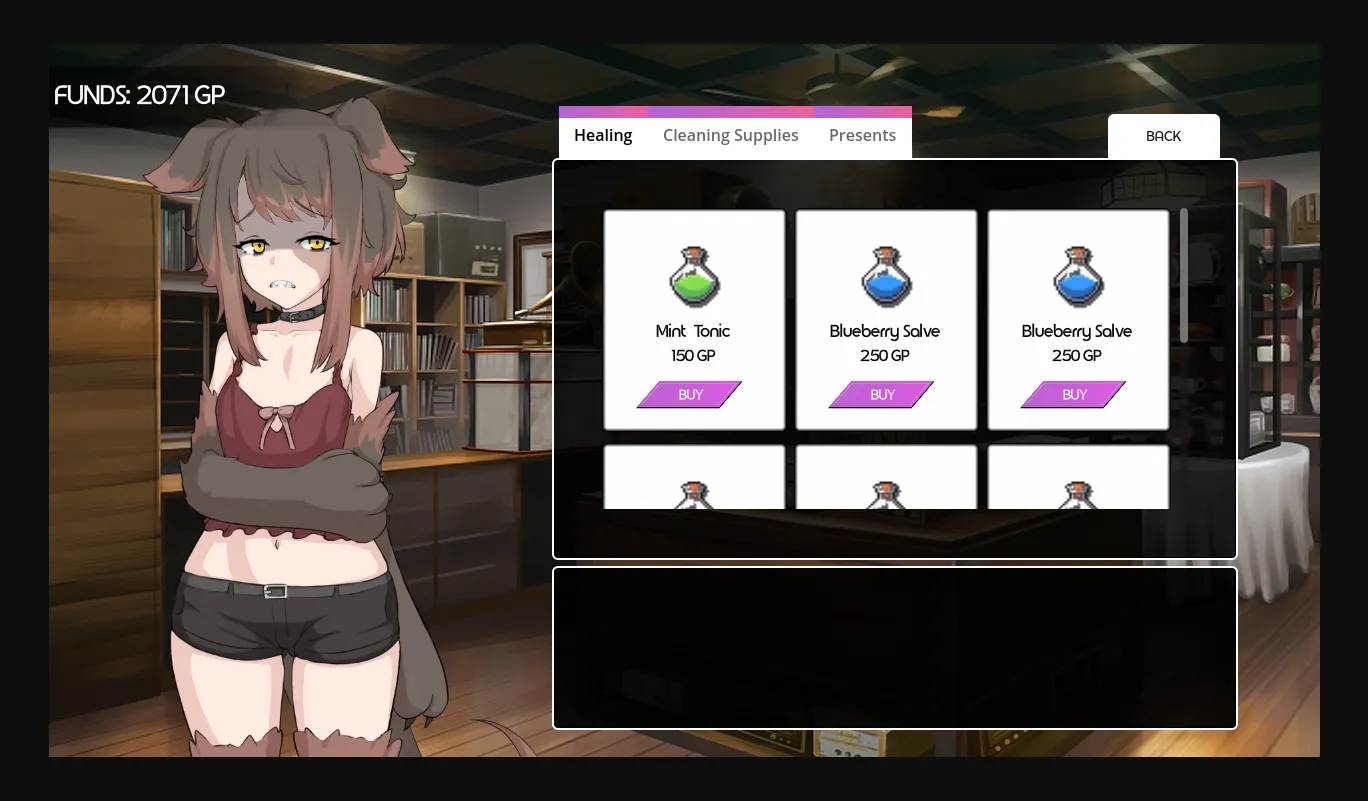The width and height of the screenshot is (1368, 801).
Task: Click the second Blueberry Salve bottle icon
Action: (x=1077, y=276)
